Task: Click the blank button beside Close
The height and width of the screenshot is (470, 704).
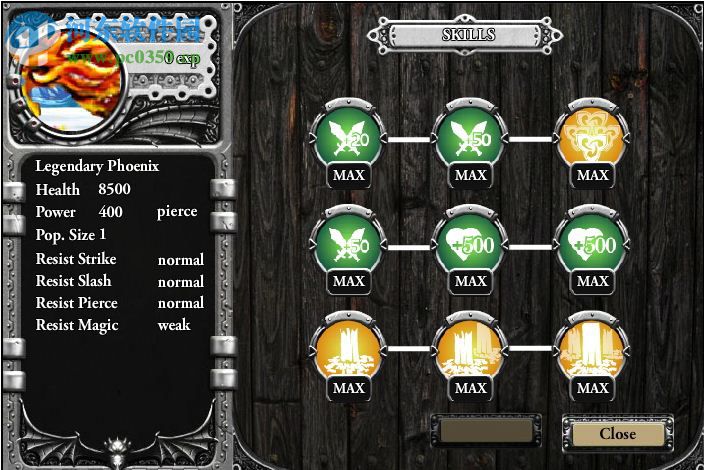Action: pos(486,432)
